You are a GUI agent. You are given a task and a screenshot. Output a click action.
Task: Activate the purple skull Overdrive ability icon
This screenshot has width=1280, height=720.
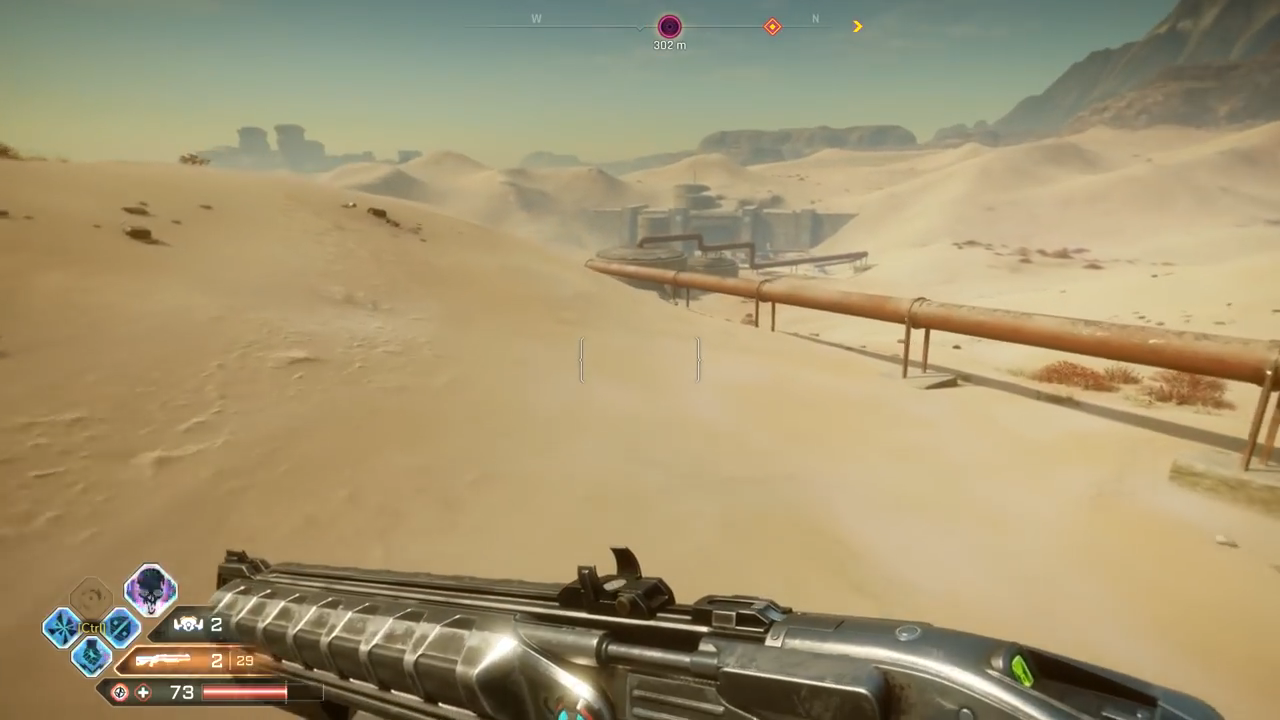pyautogui.click(x=151, y=590)
